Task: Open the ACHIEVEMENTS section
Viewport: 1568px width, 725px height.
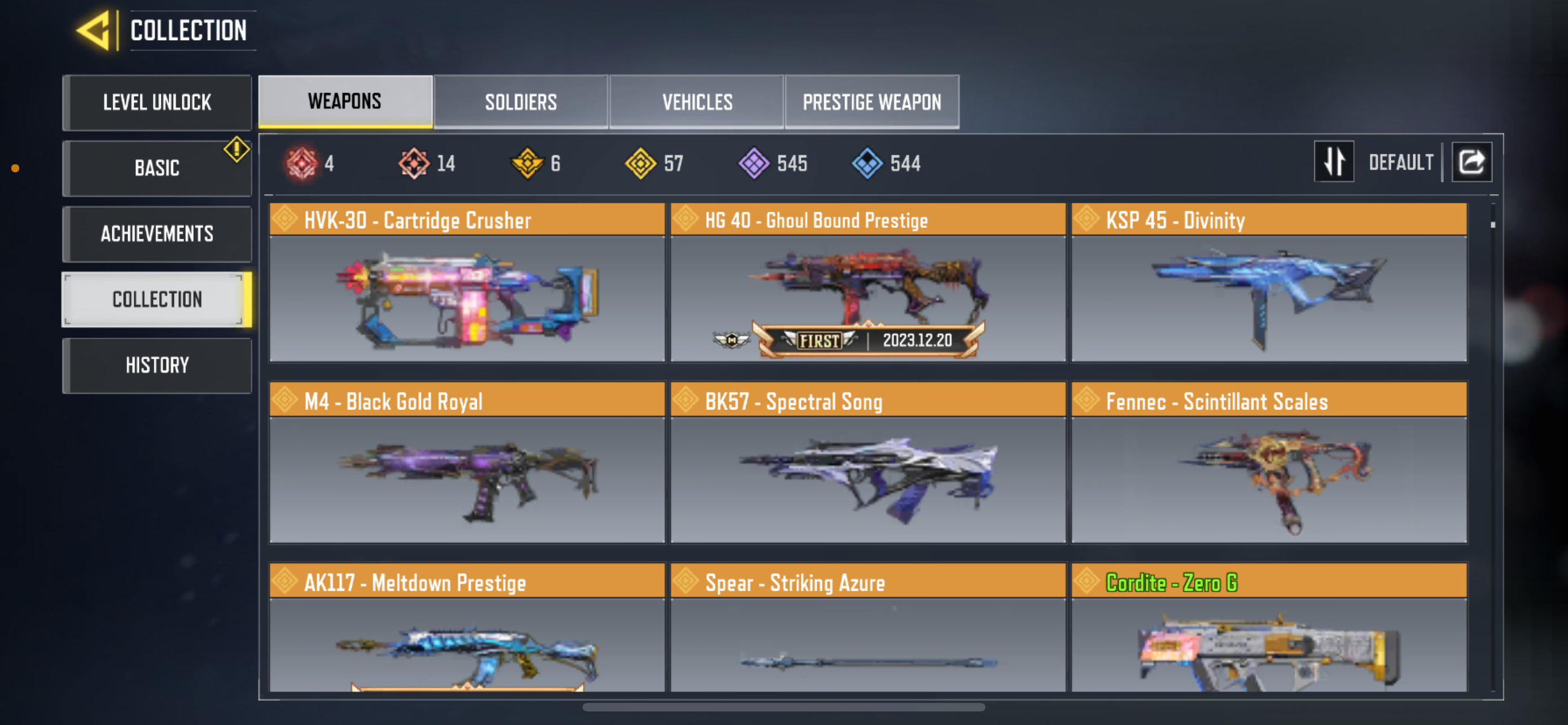Action: click(x=157, y=234)
